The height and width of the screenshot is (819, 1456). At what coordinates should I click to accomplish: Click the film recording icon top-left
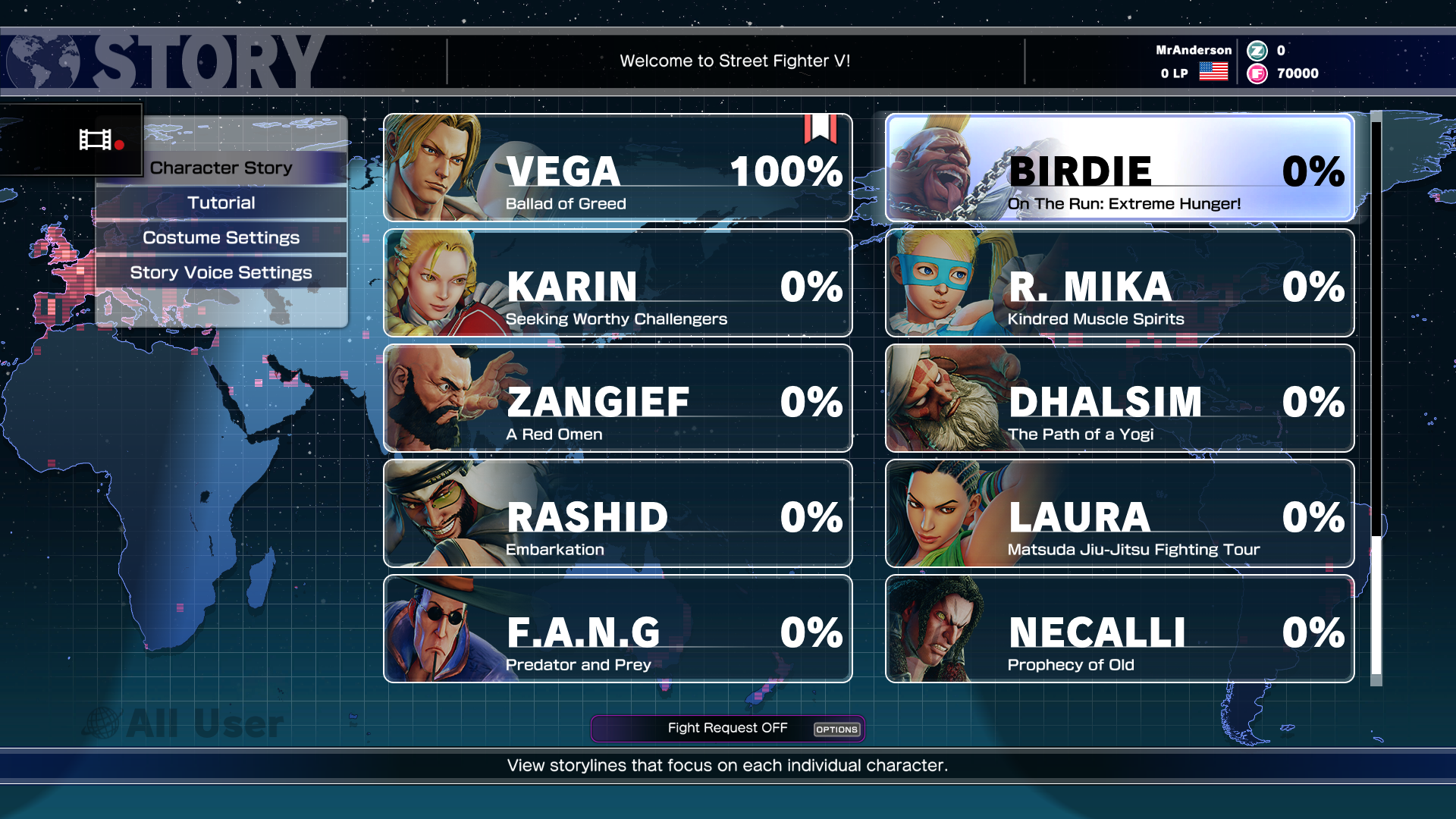[99, 140]
